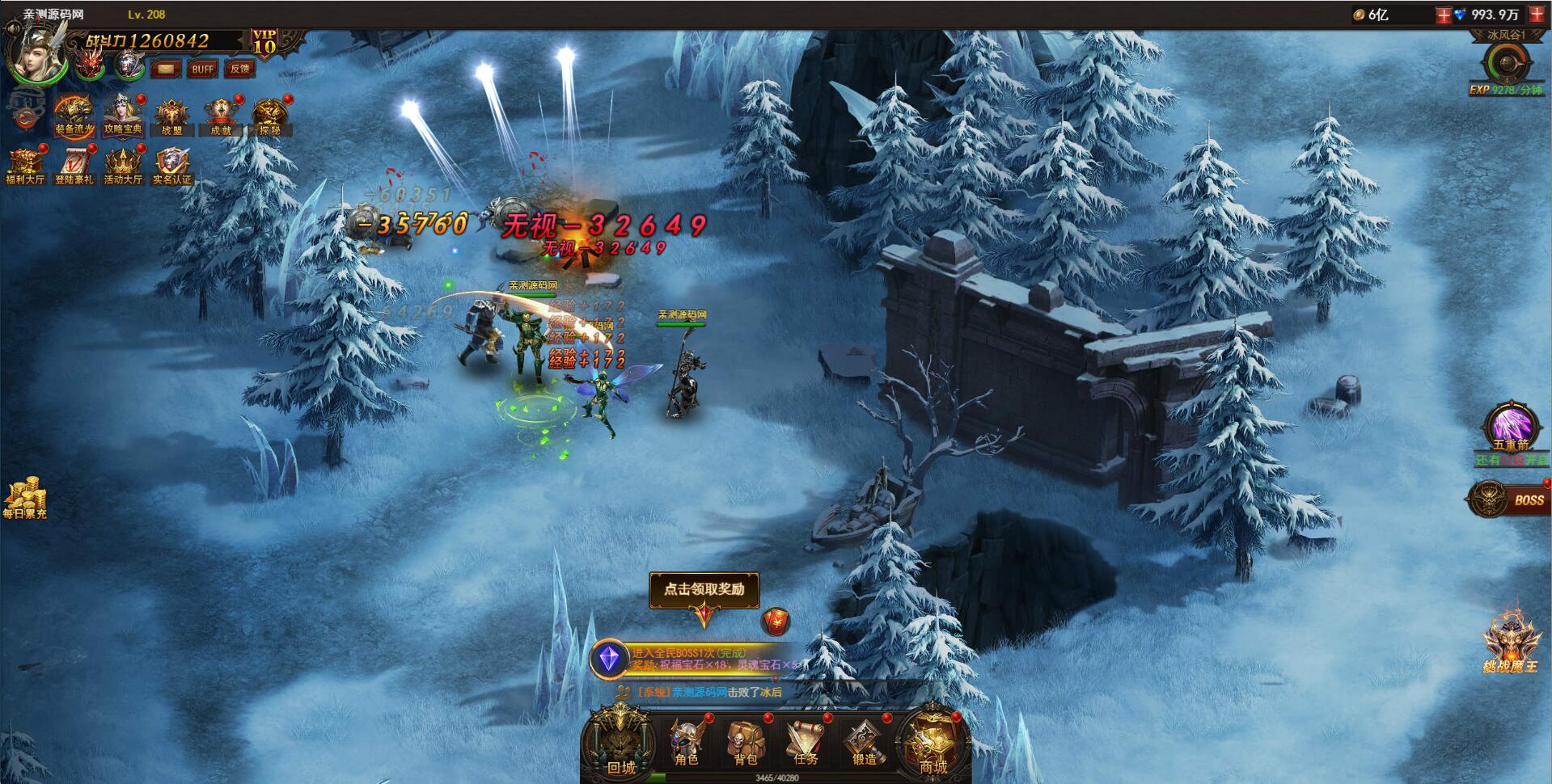Viewport: 1552px width, 784px height.
Task: Open the 活动大厅 events hall
Action: (x=122, y=165)
